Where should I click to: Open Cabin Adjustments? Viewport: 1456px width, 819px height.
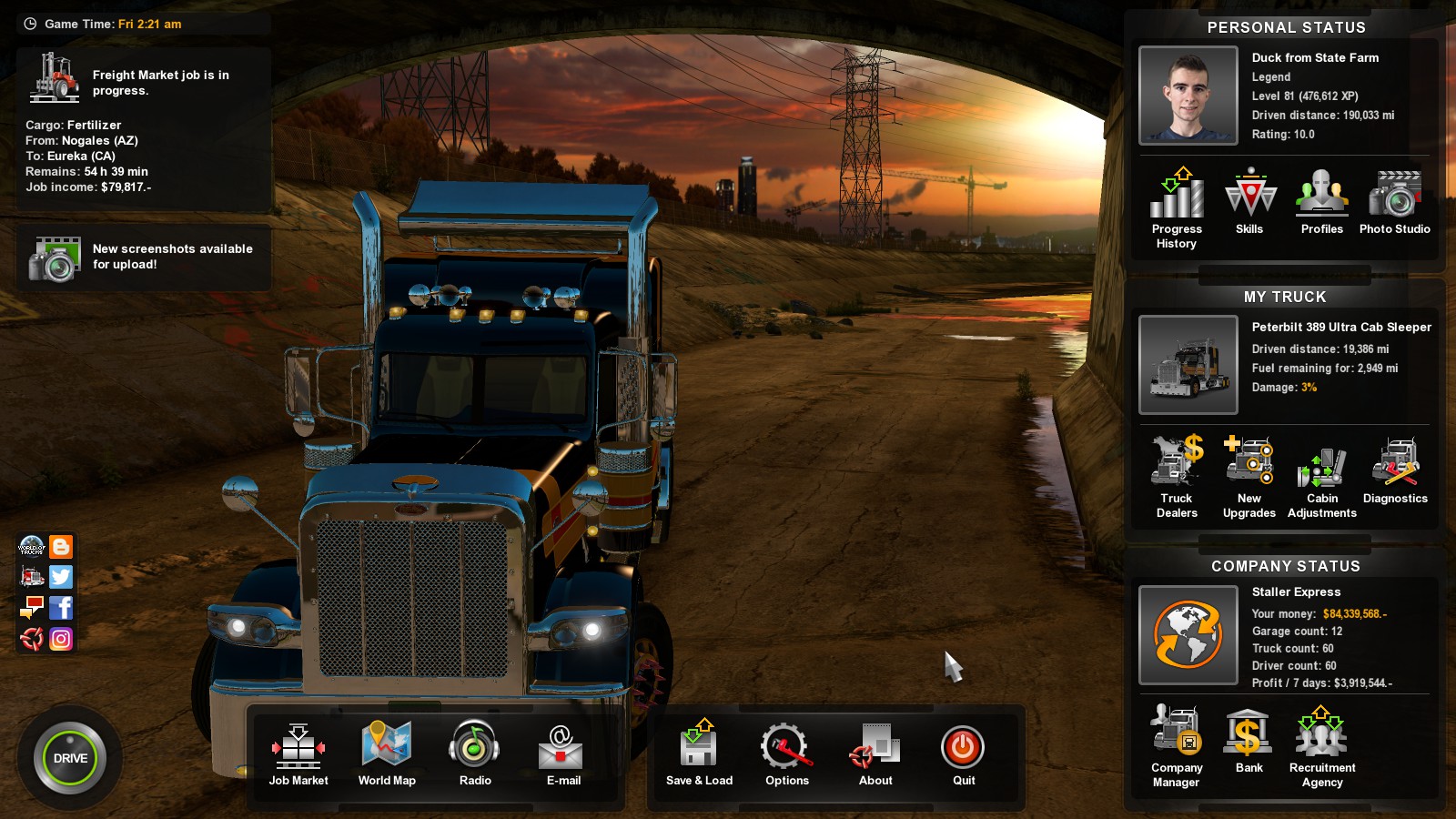[1321, 469]
